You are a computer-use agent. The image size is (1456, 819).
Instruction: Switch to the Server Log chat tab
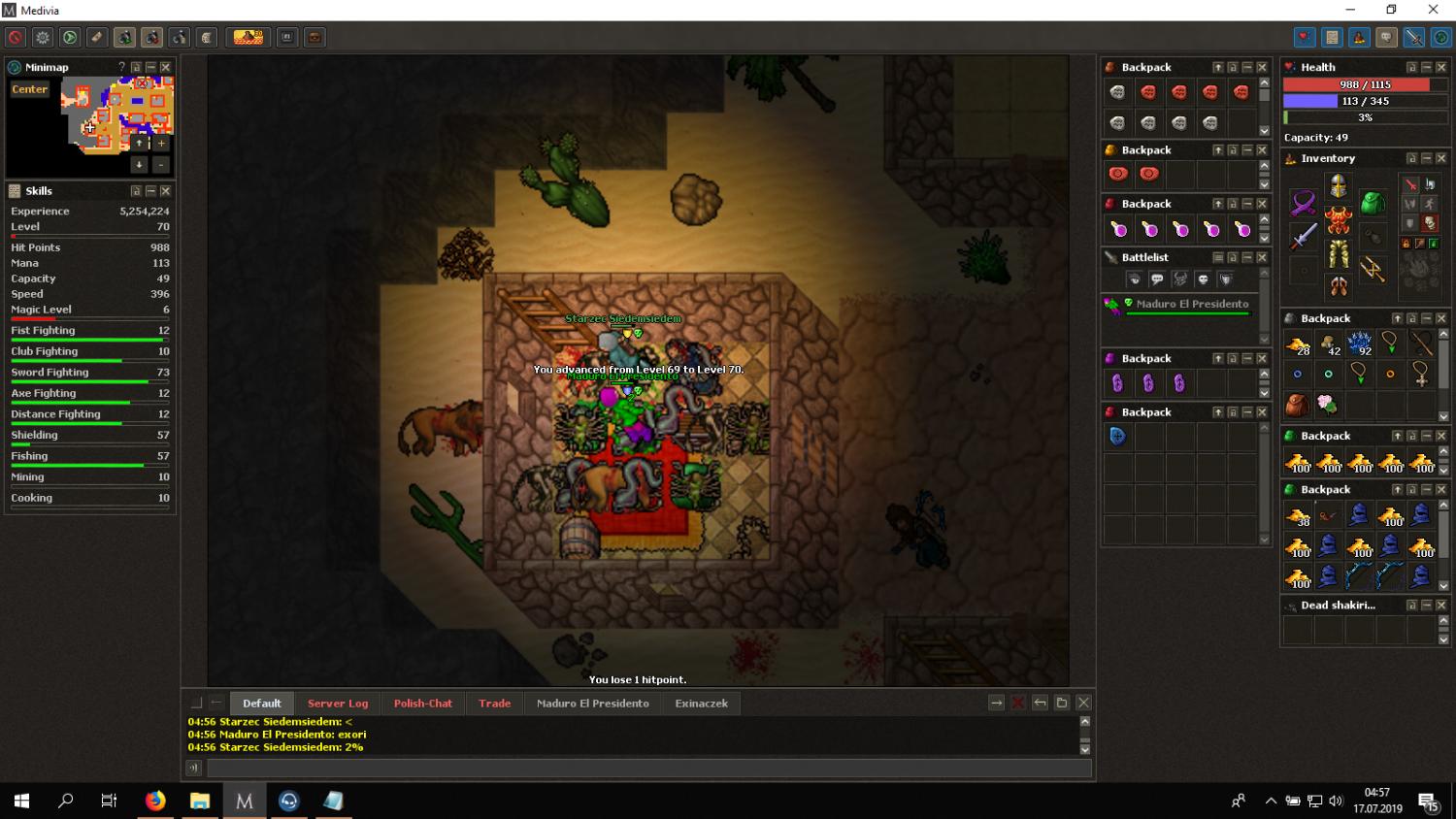click(x=338, y=704)
